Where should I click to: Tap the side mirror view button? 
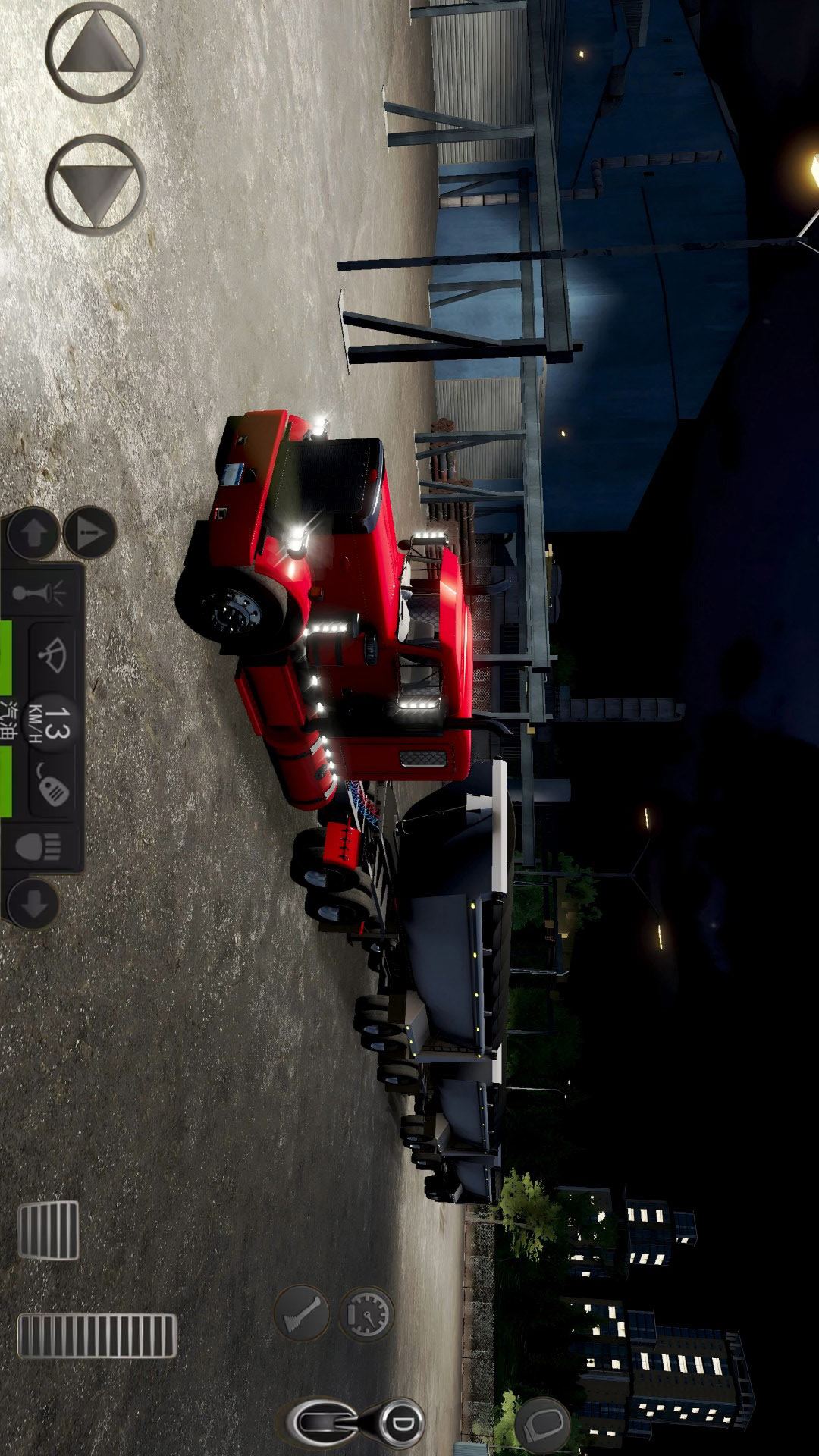coord(543,1423)
